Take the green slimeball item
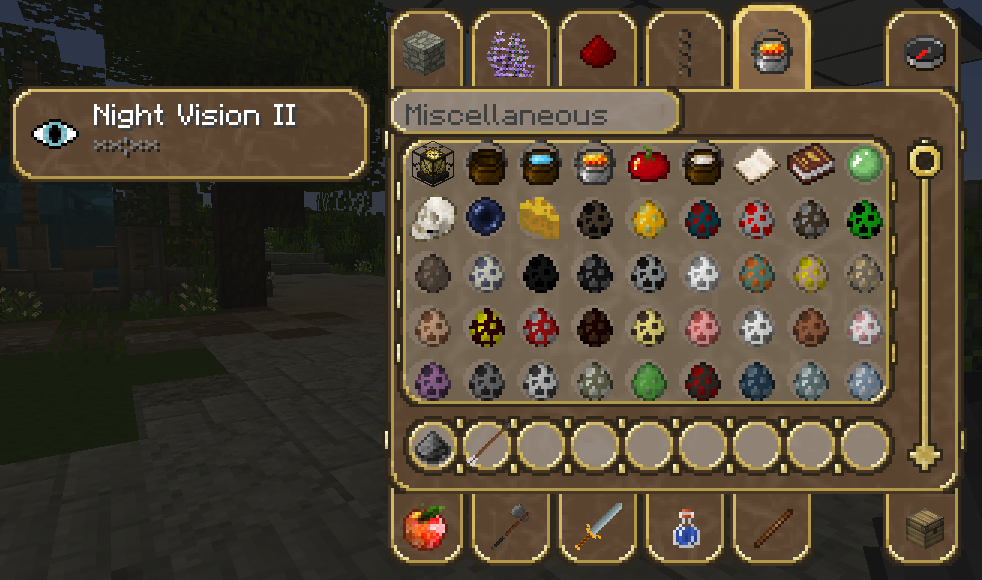The height and width of the screenshot is (580, 982). click(x=863, y=164)
